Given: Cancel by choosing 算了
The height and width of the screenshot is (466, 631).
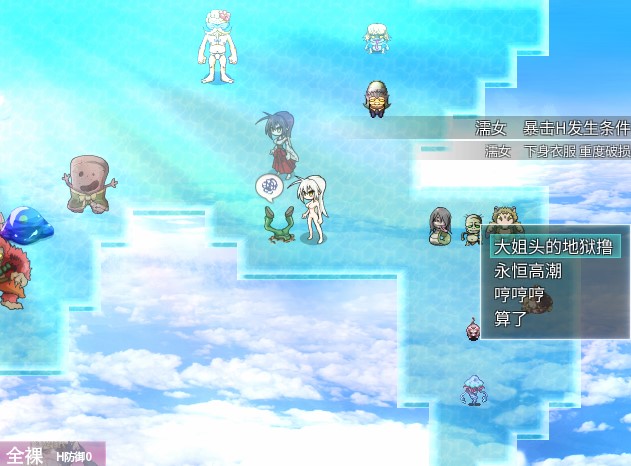Looking at the screenshot, I should (510, 319).
